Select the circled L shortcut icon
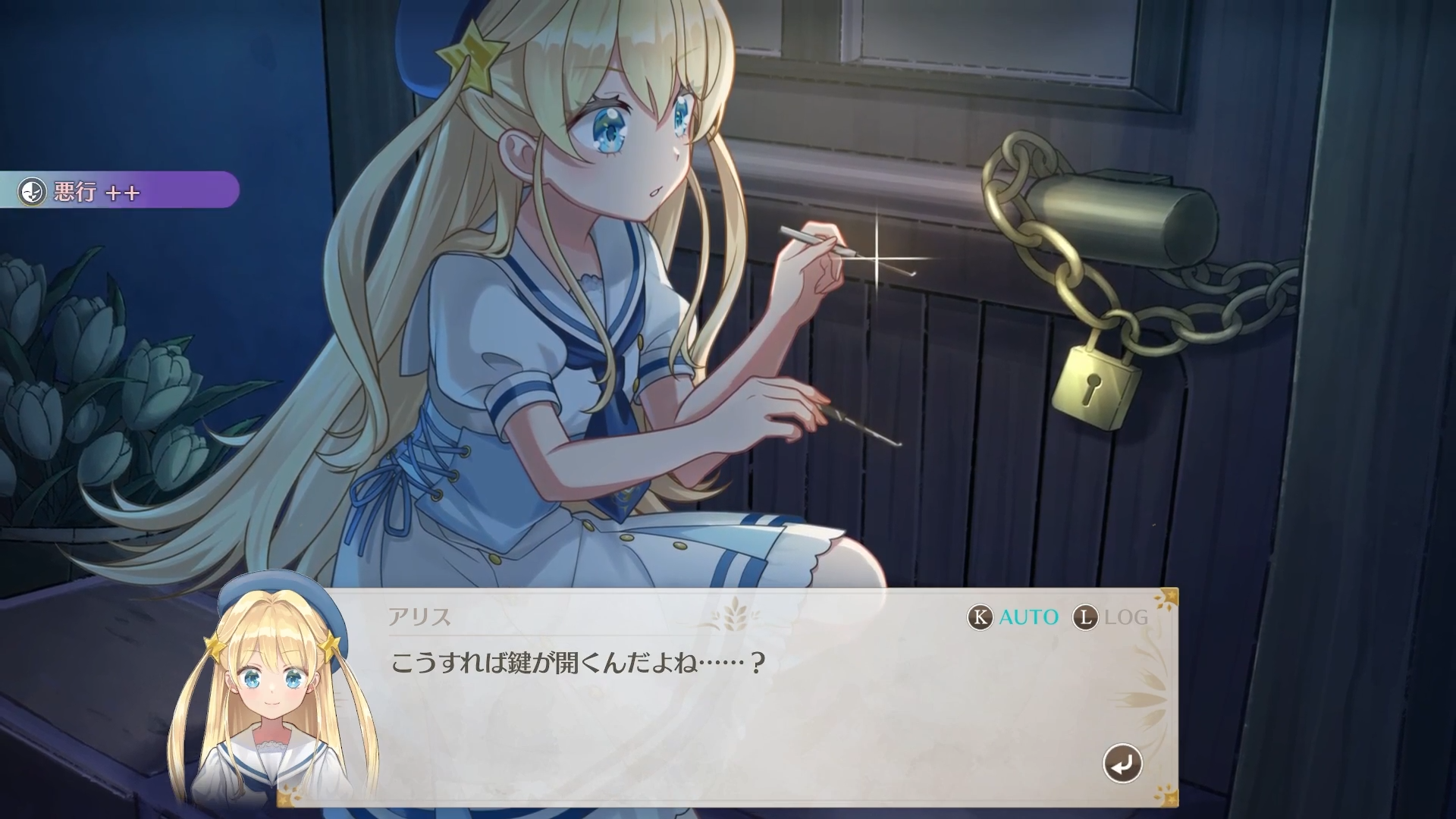 [1086, 618]
